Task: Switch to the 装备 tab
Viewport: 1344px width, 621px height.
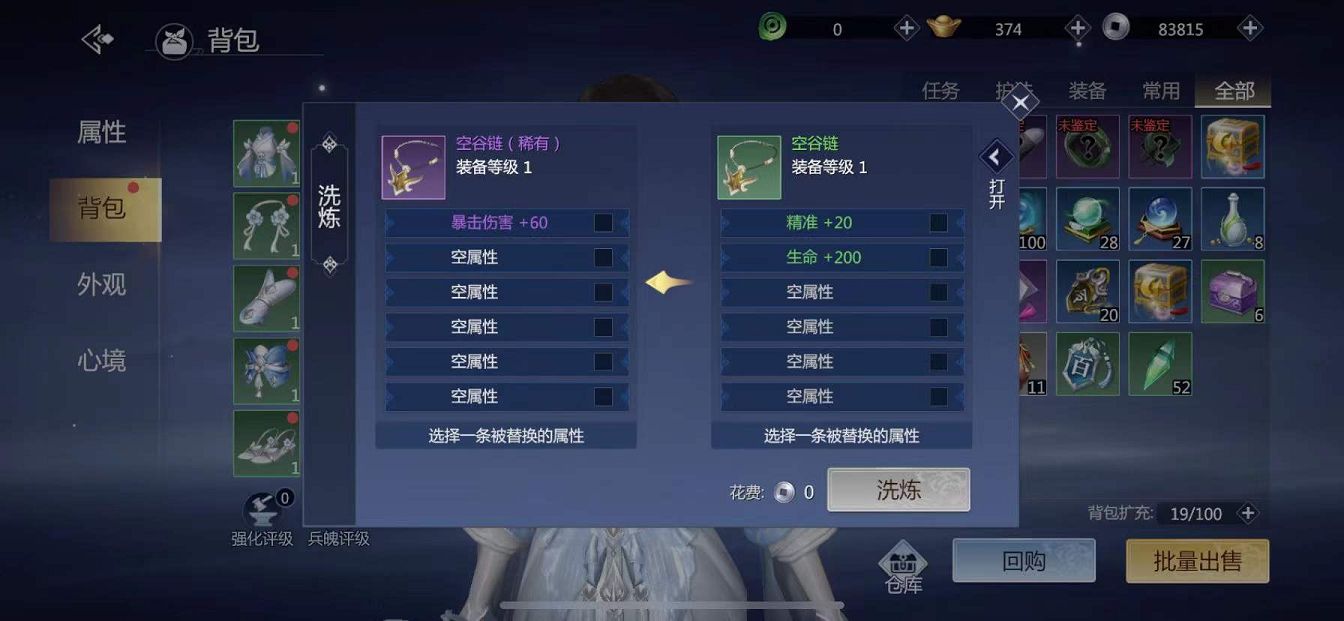Action: [1087, 91]
